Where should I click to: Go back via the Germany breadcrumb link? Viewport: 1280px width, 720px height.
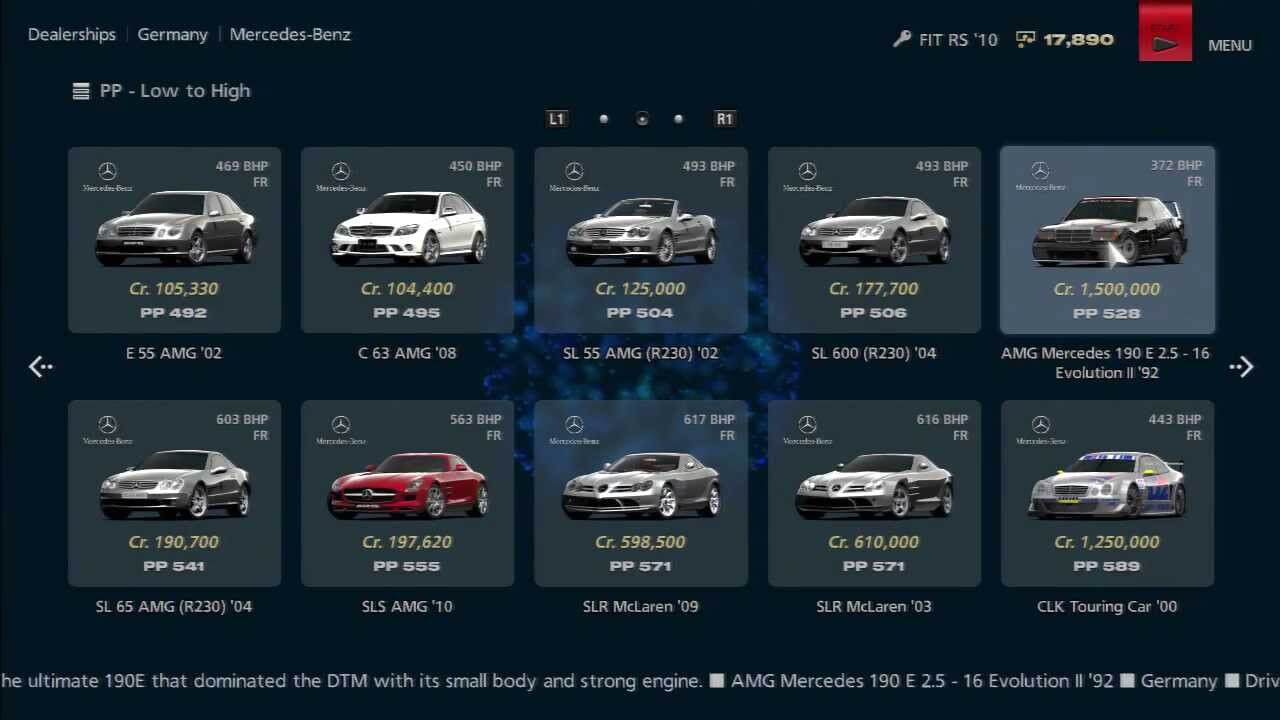172,34
